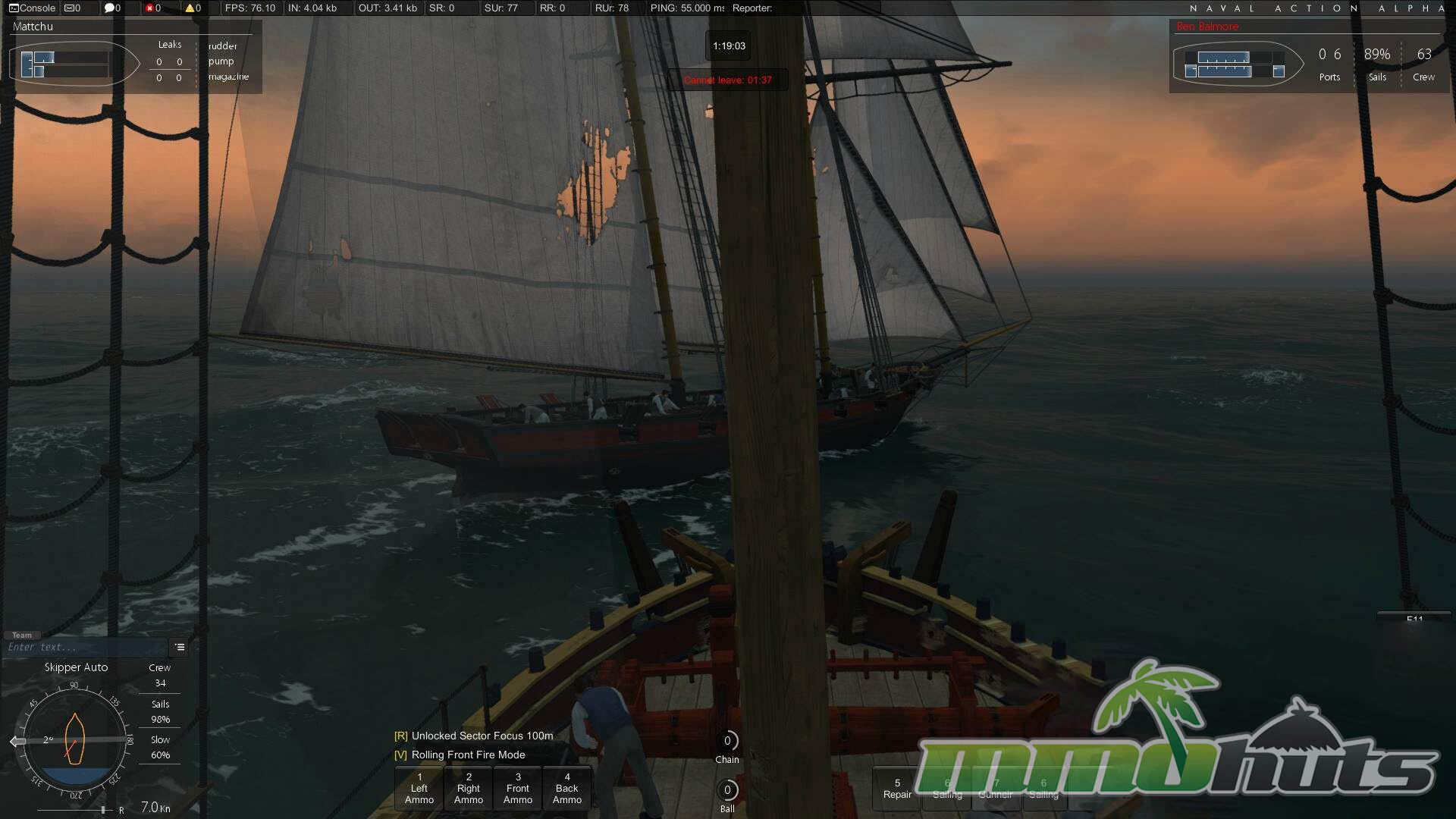Toggle the Skipper Auto label
Image resolution: width=1456 pixels, height=819 pixels.
click(76, 667)
